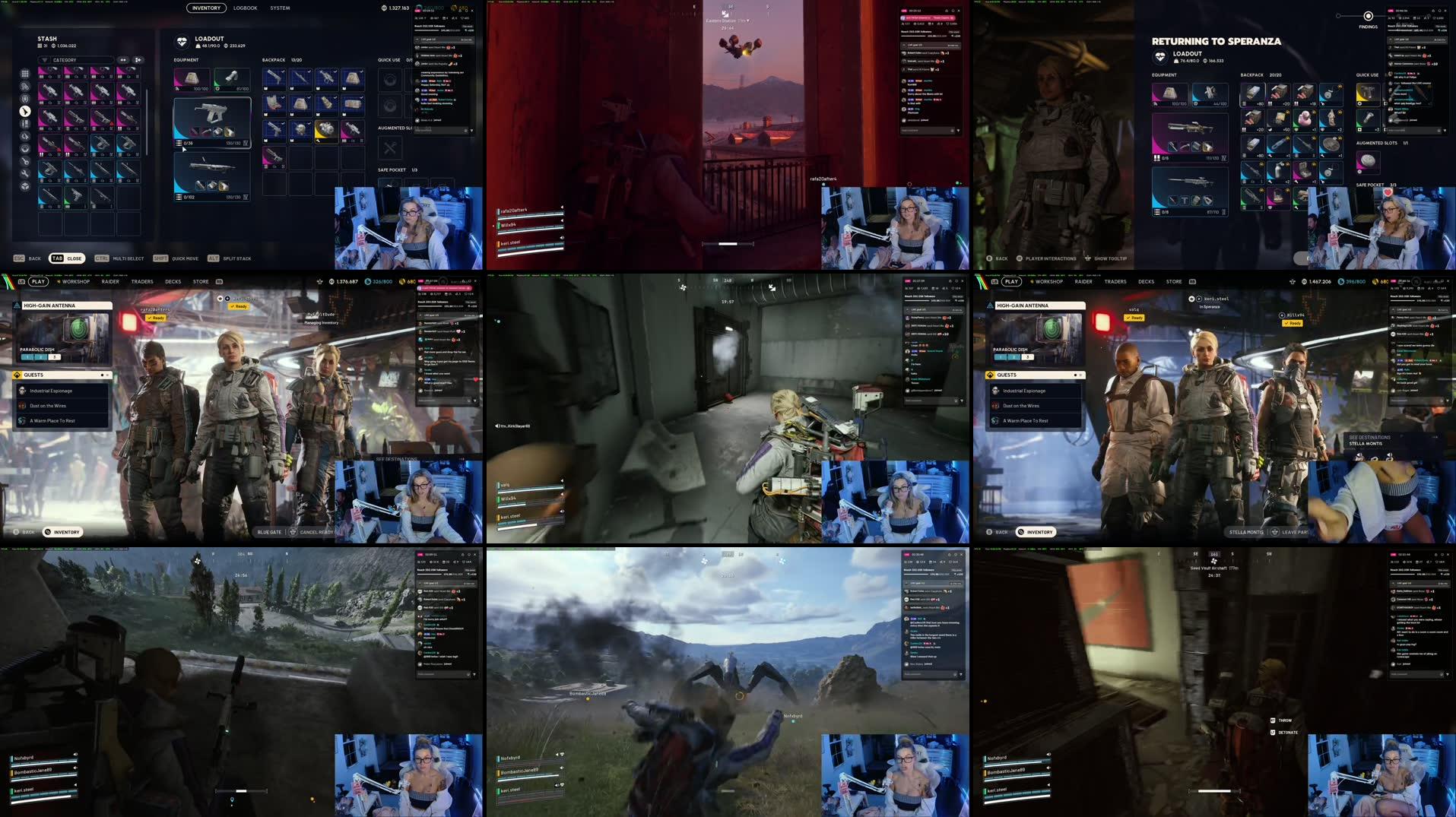Select the STELLA MONTIS destination button
1456x817 pixels.
(1248, 533)
